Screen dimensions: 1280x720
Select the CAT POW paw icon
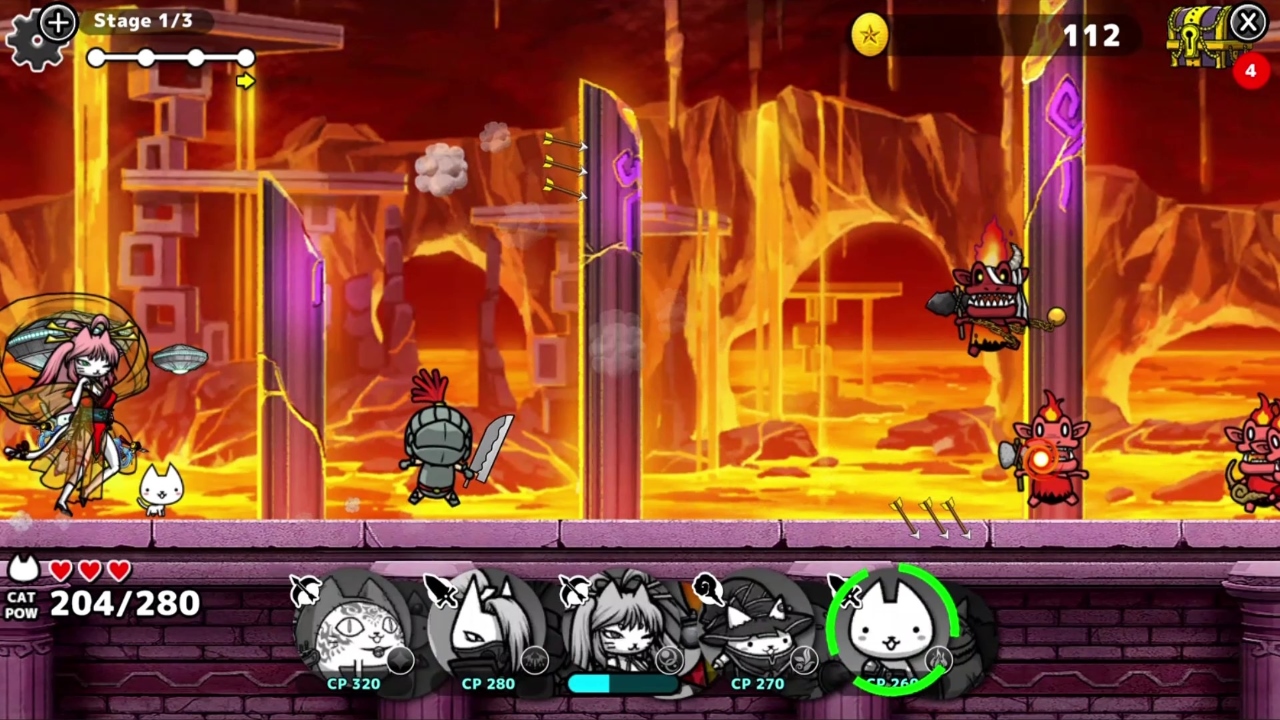tap(23, 567)
